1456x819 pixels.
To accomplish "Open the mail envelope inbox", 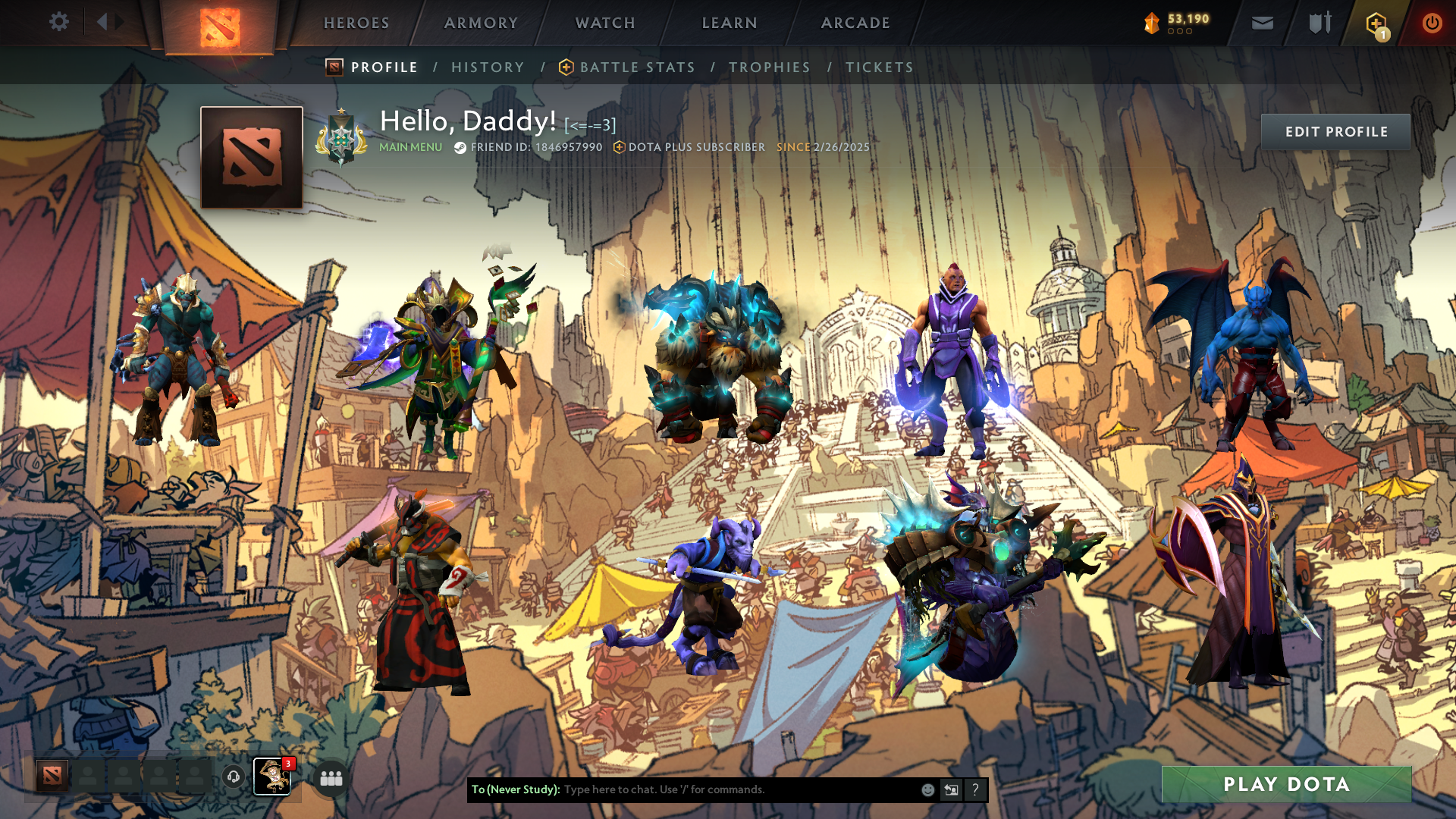I will pos(1262,24).
